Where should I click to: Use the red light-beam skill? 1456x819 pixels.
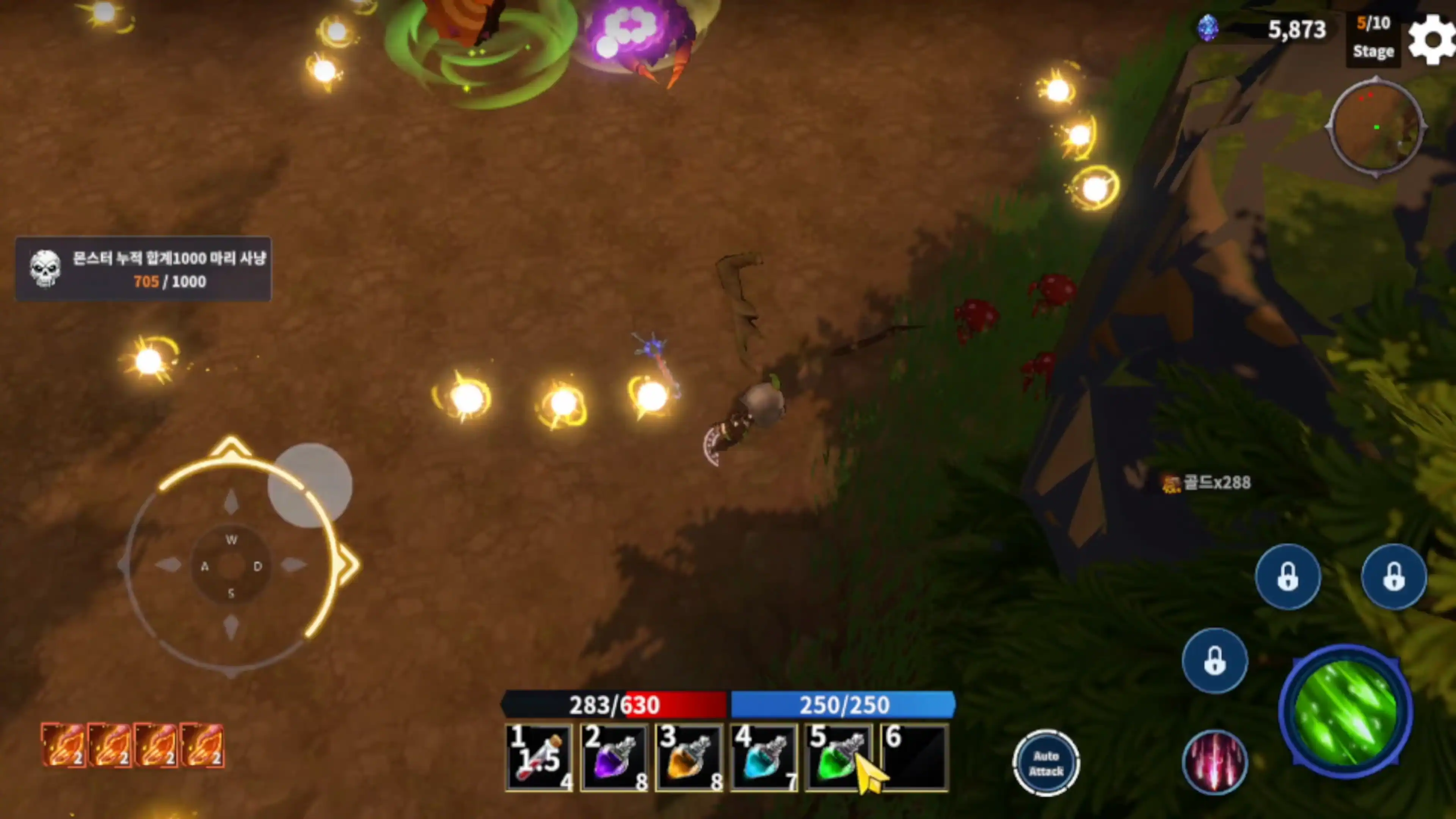[1214, 763]
